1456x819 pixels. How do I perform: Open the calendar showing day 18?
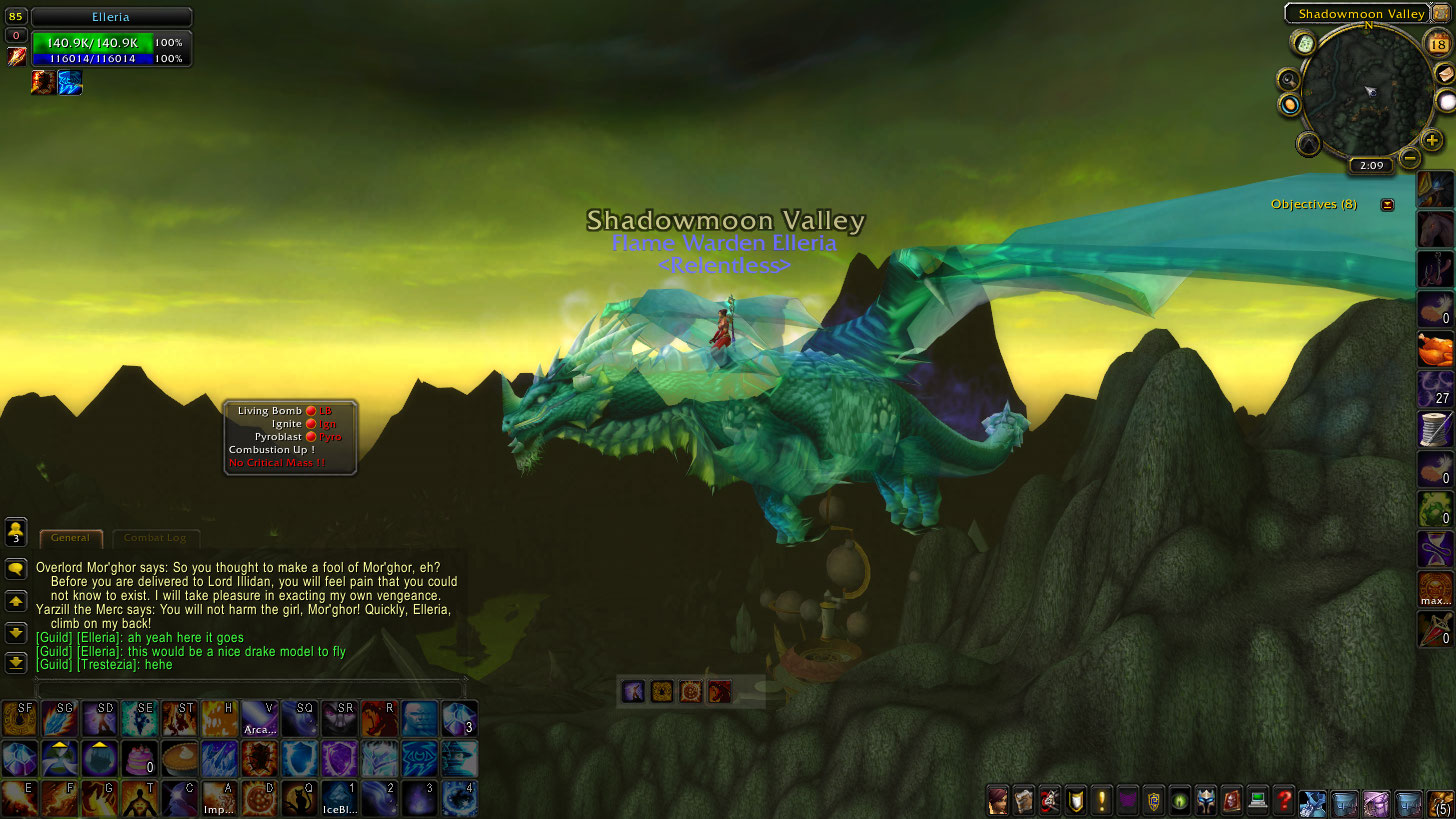coord(1438,43)
